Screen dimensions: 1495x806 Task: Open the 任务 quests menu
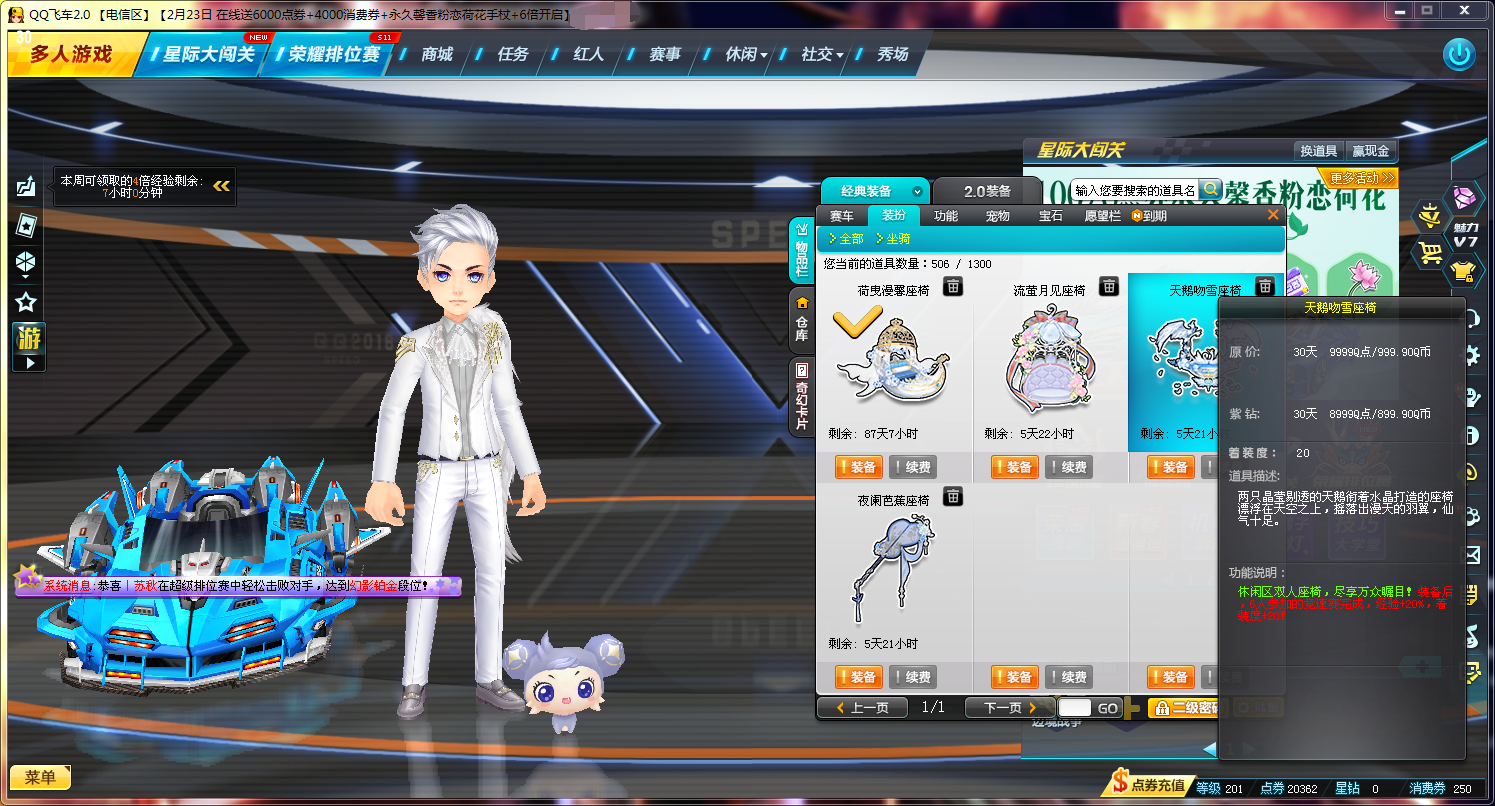[x=512, y=54]
